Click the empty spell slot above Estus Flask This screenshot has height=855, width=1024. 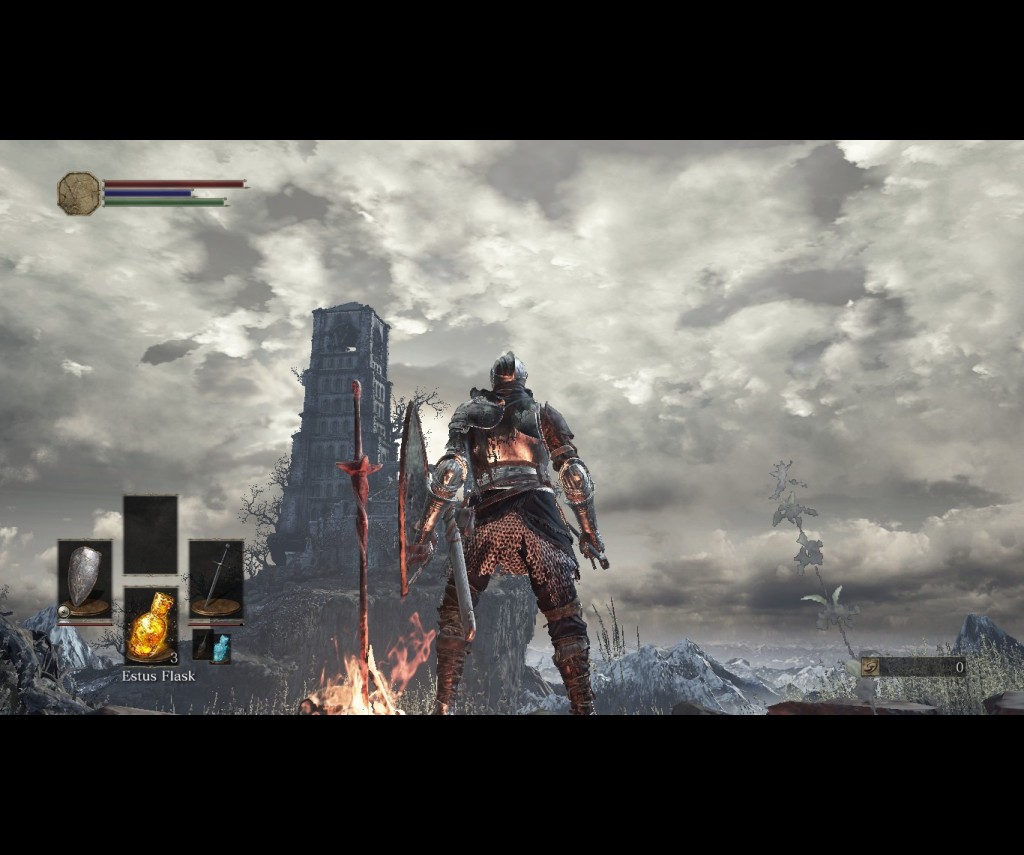pos(150,534)
